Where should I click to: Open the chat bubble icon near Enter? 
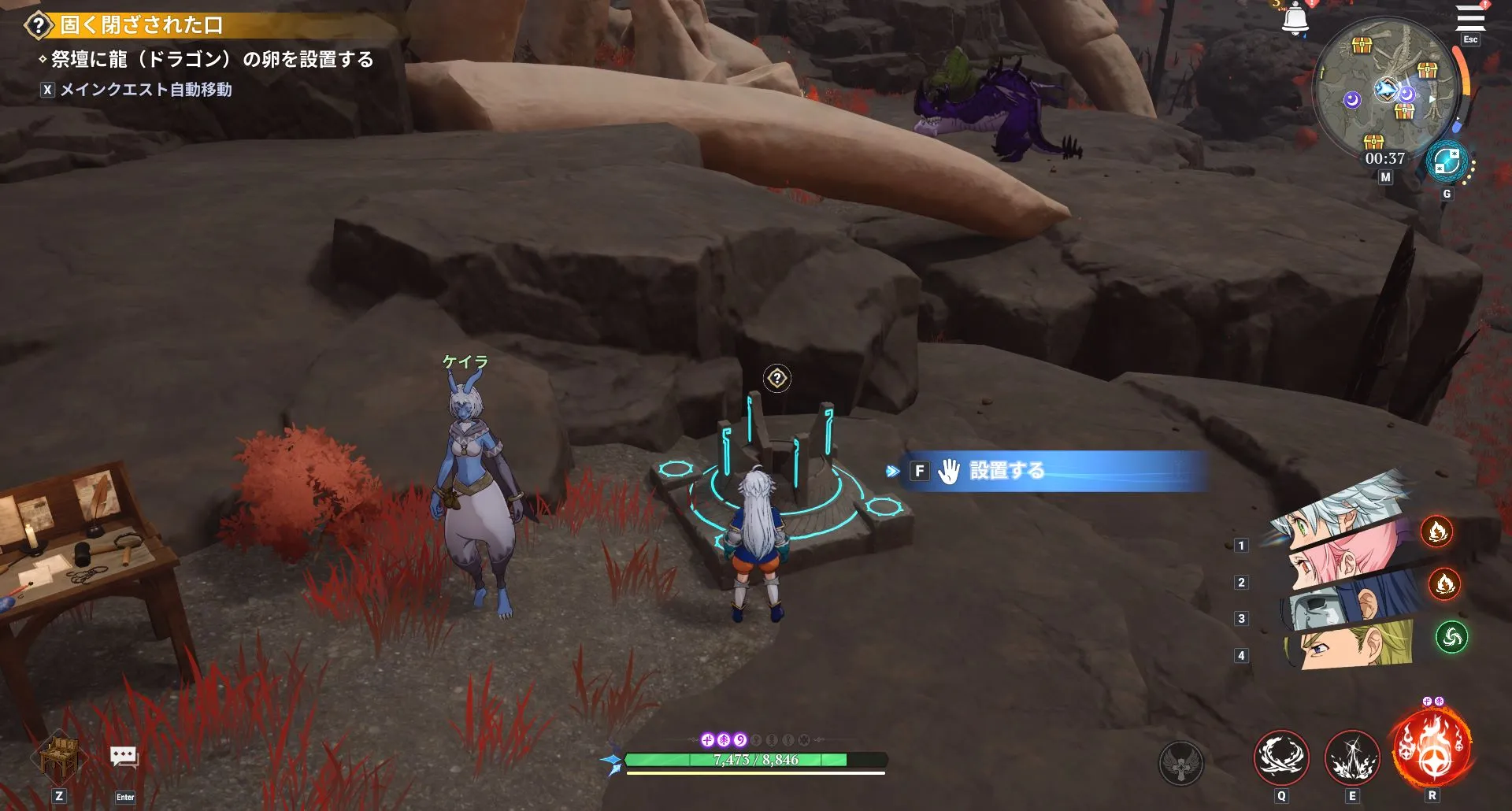coord(124,756)
